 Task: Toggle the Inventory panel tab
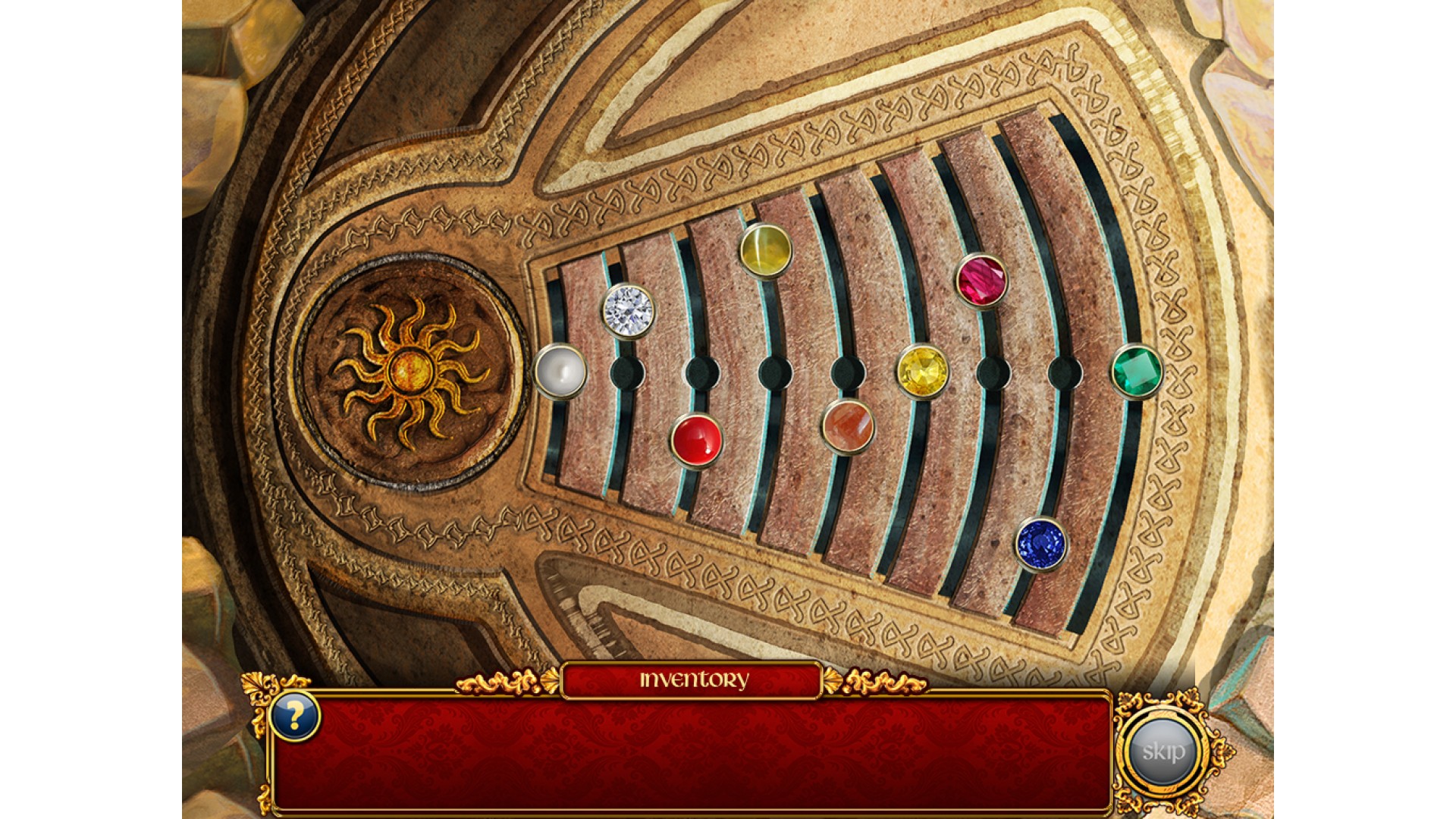point(692,679)
